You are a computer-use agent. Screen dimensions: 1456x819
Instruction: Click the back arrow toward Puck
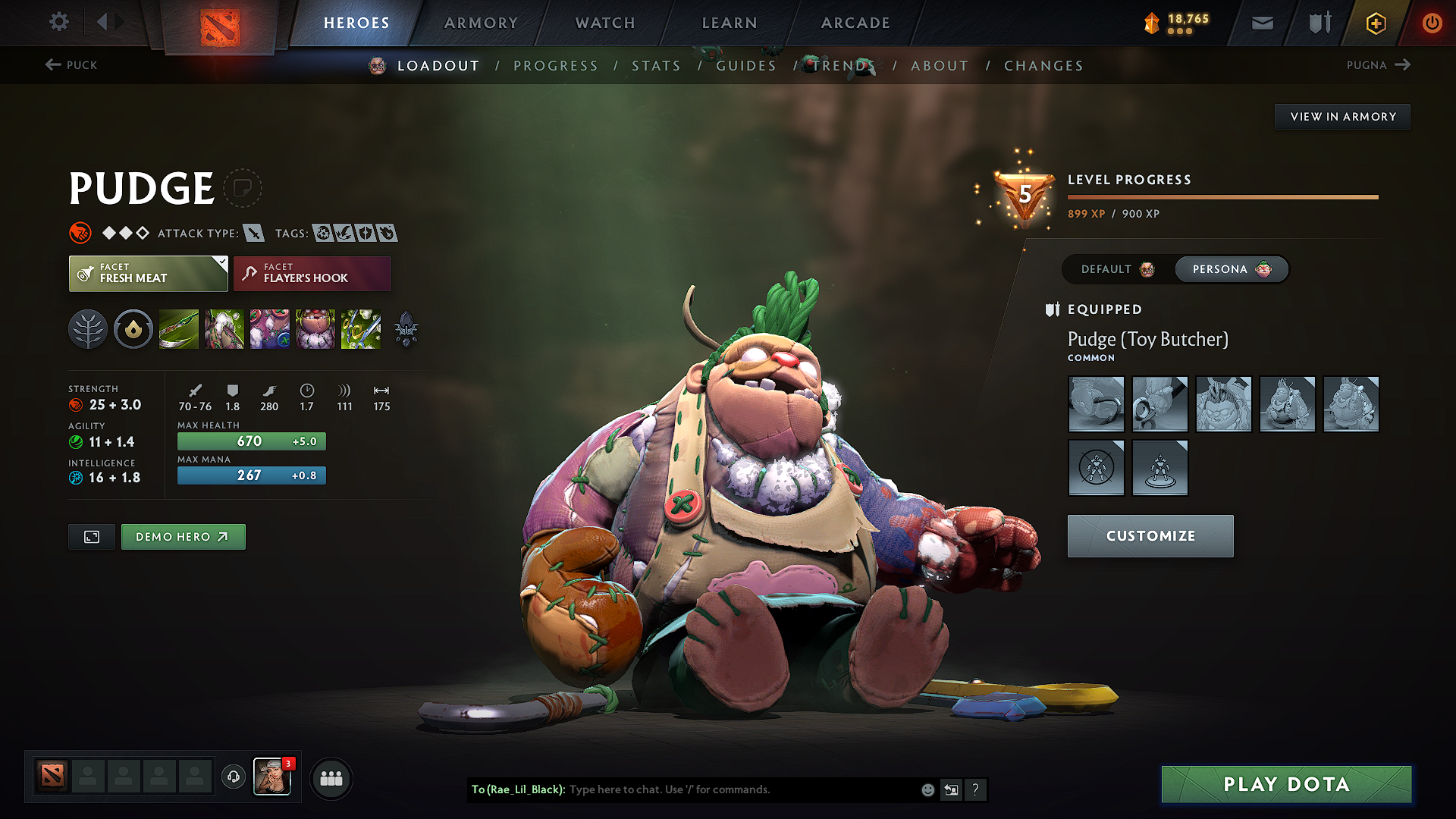point(72,65)
